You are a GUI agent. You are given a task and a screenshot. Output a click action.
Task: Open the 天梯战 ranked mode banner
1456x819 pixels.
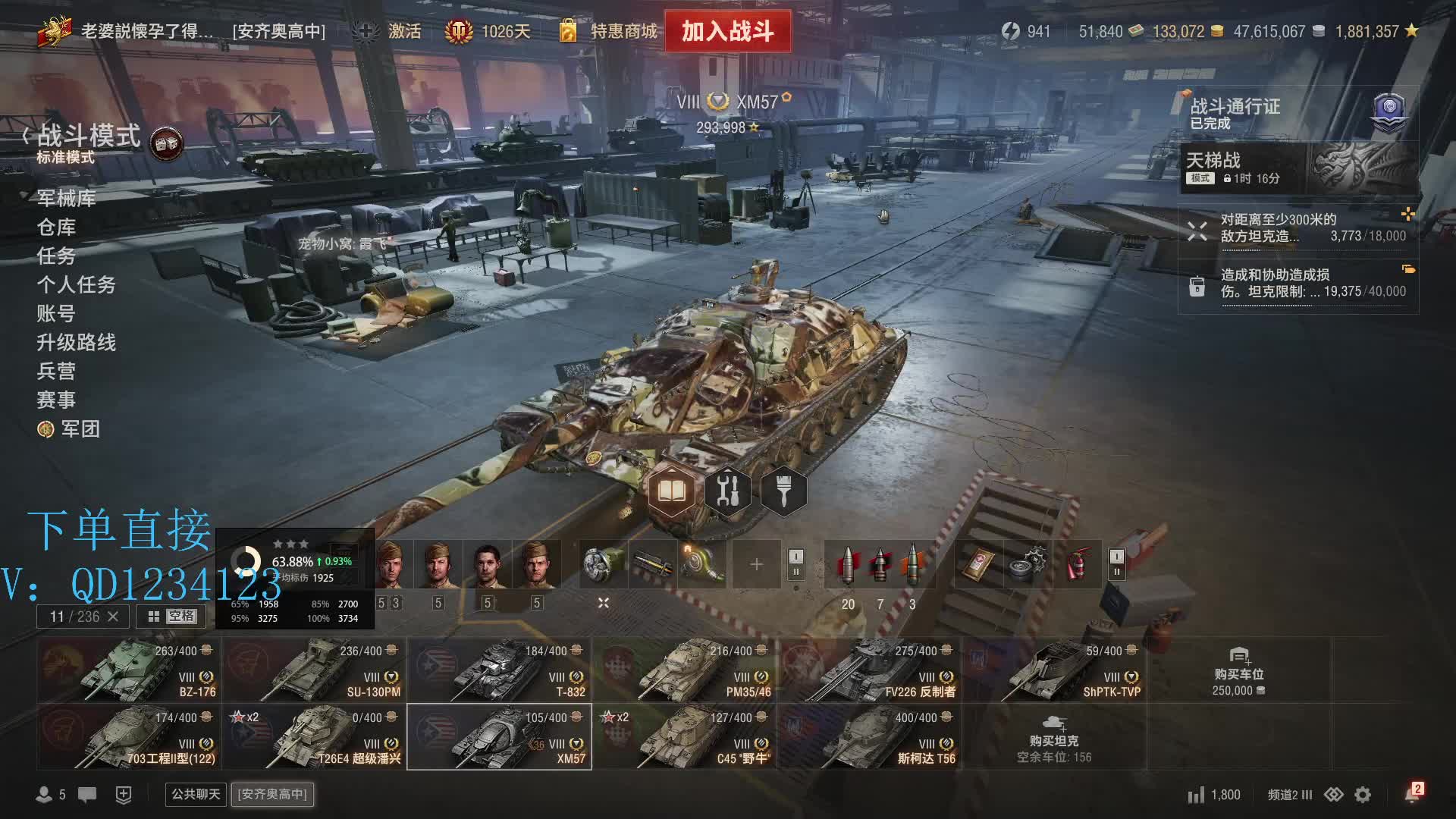(x=1298, y=168)
